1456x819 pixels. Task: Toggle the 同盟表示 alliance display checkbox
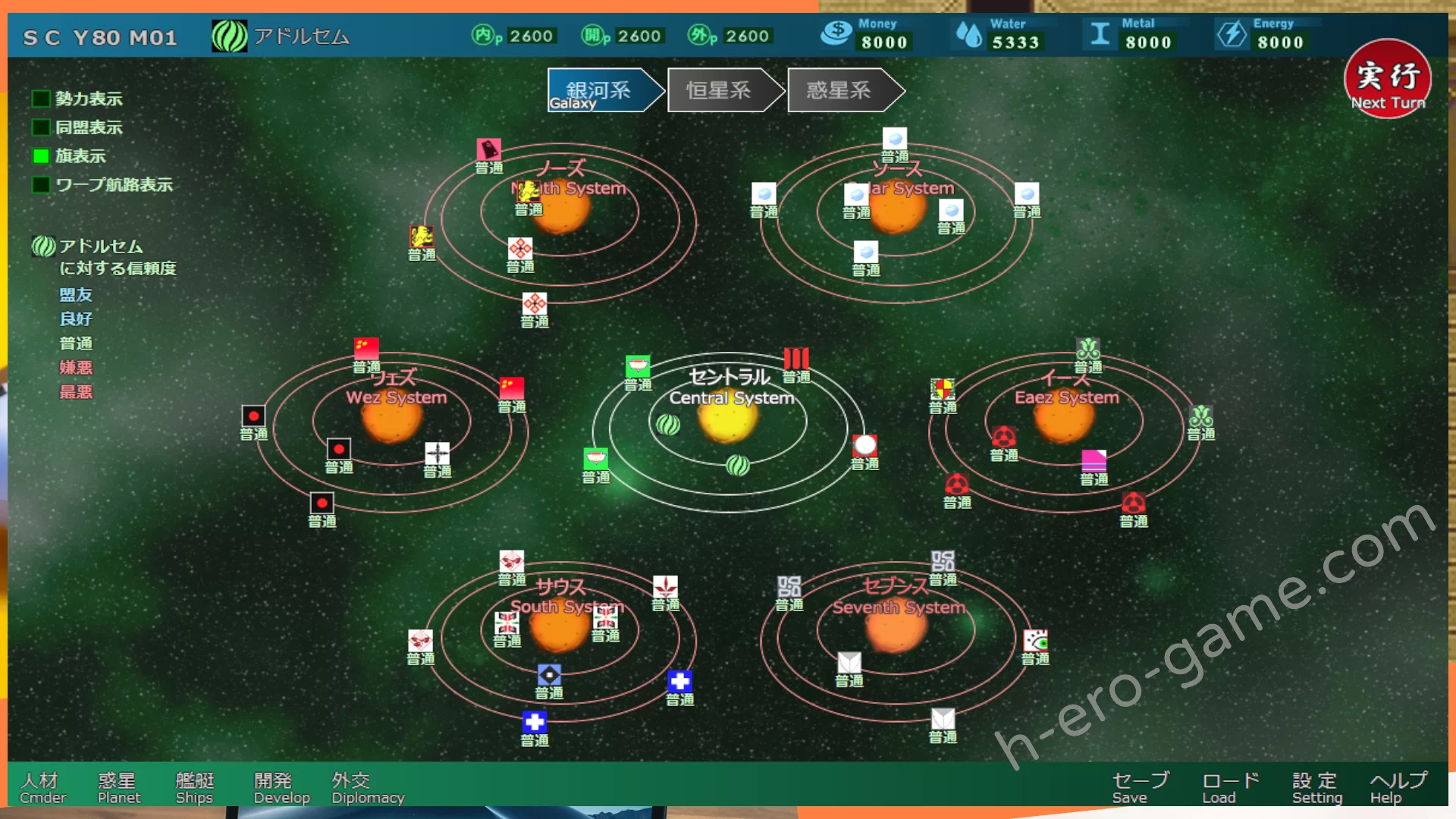coord(41,127)
